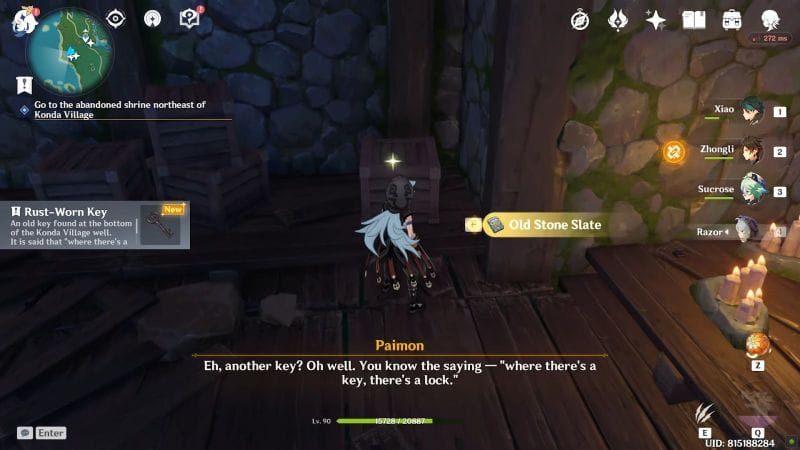800x450 pixels.
Task: Toggle the elemental sight eye icon
Action: pyautogui.click(x=116, y=18)
